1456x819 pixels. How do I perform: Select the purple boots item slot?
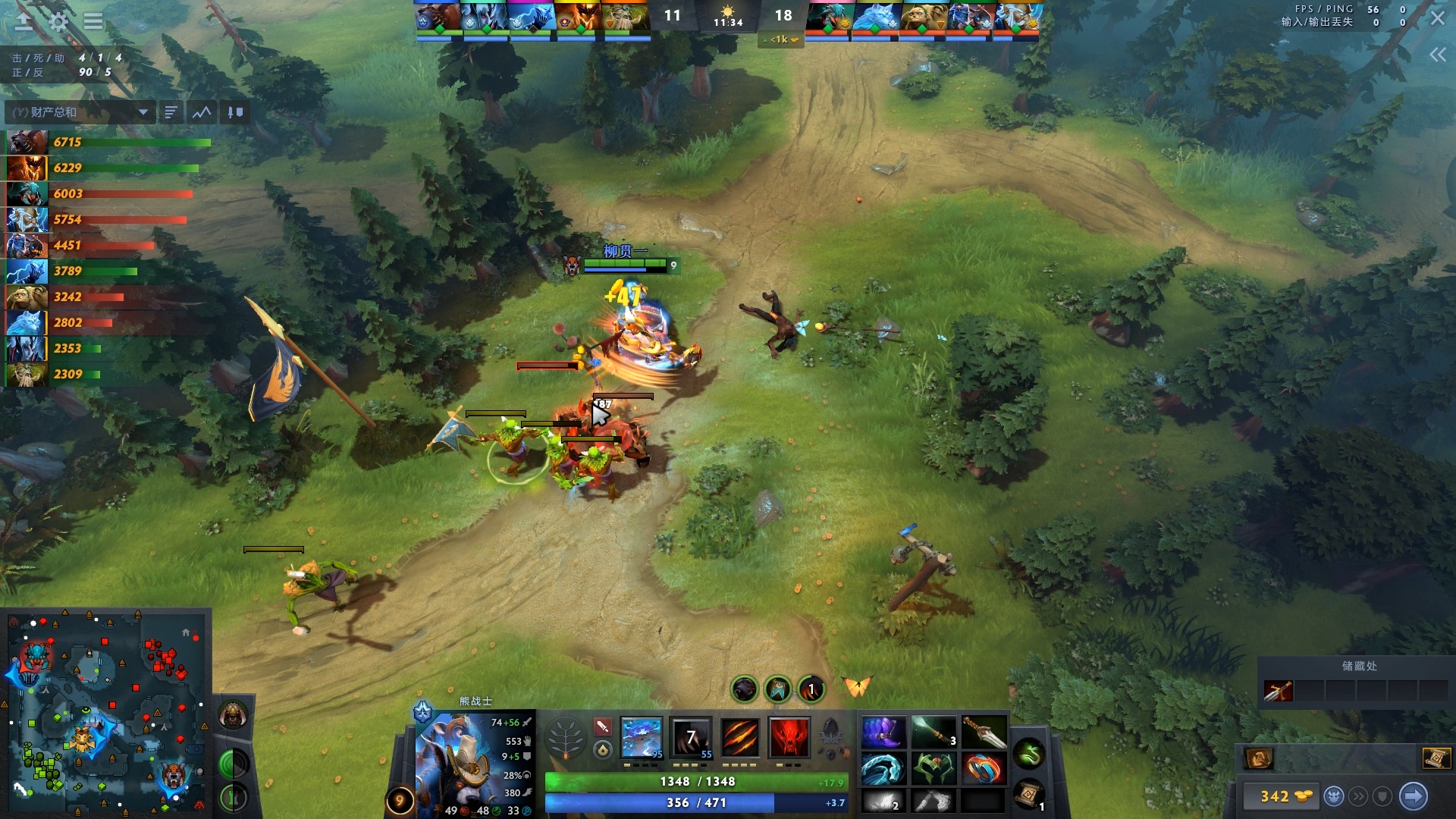[883, 733]
